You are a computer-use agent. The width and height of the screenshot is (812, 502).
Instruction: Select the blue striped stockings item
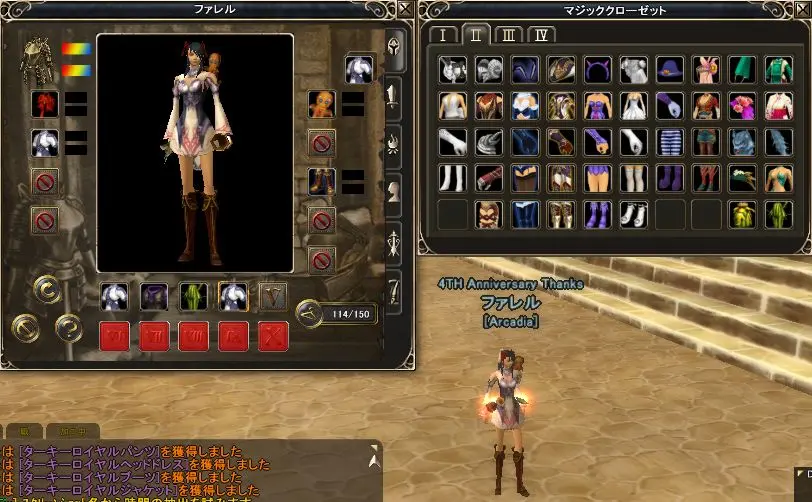(x=669, y=141)
